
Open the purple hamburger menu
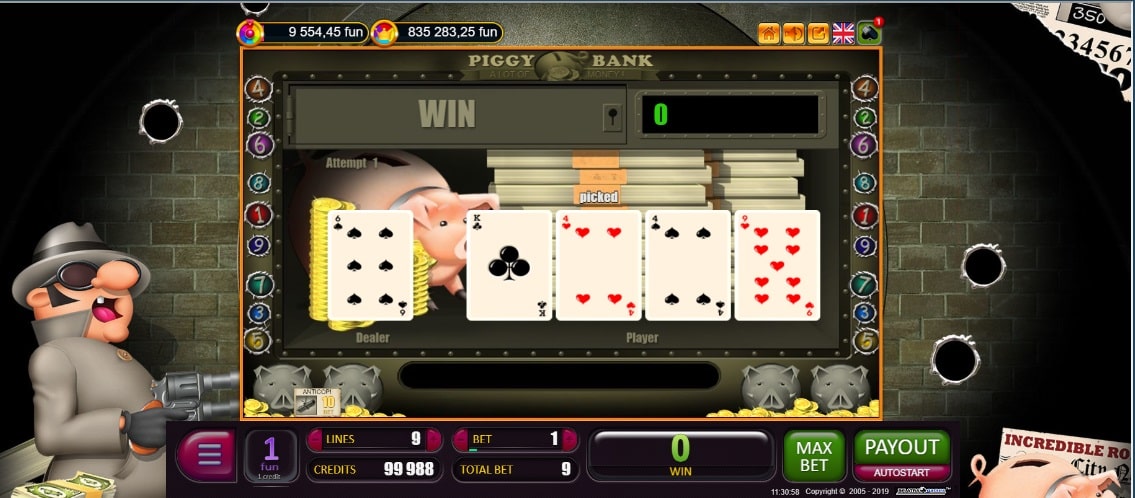(208, 456)
